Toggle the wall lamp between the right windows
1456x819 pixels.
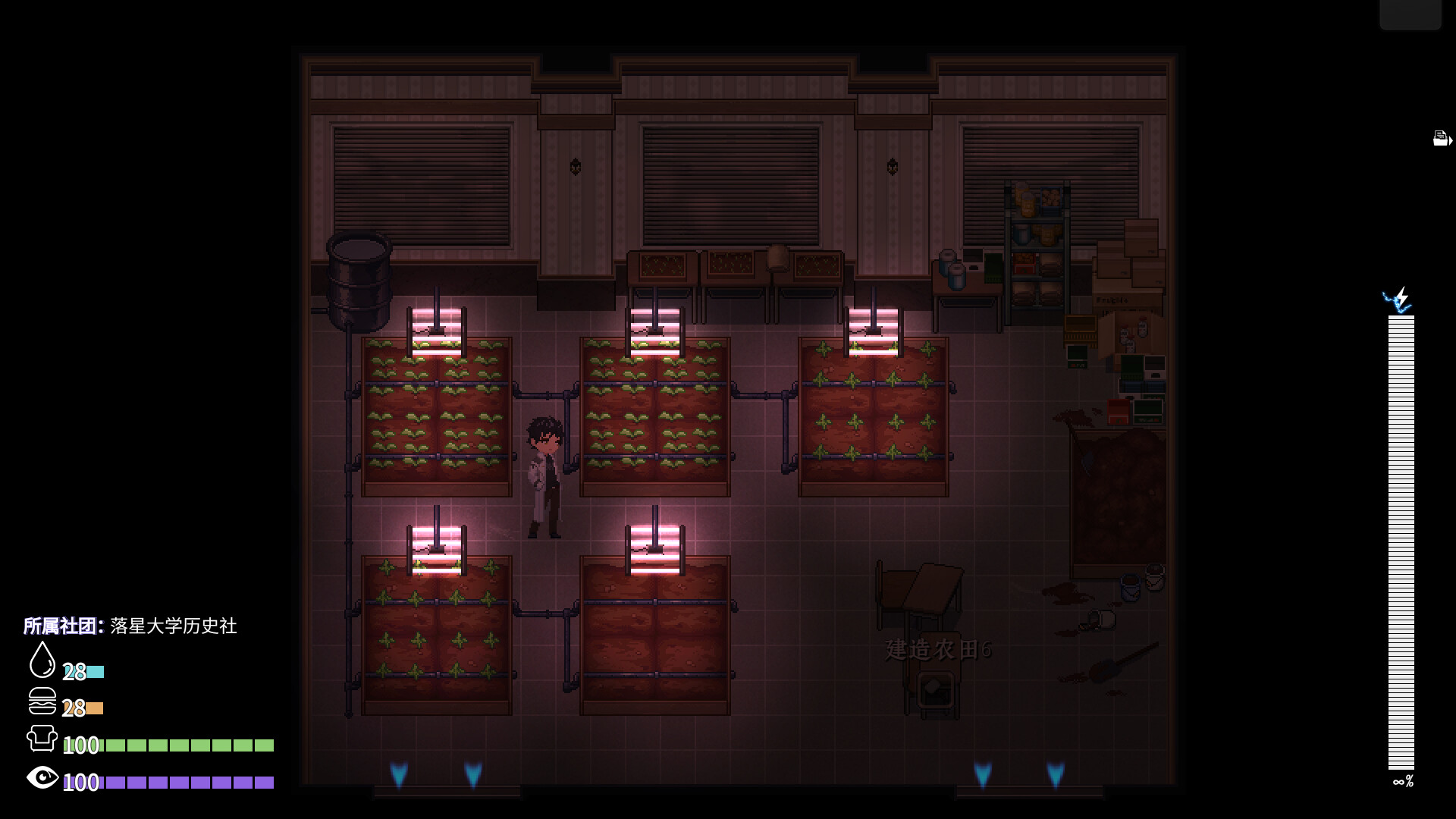[x=891, y=165]
